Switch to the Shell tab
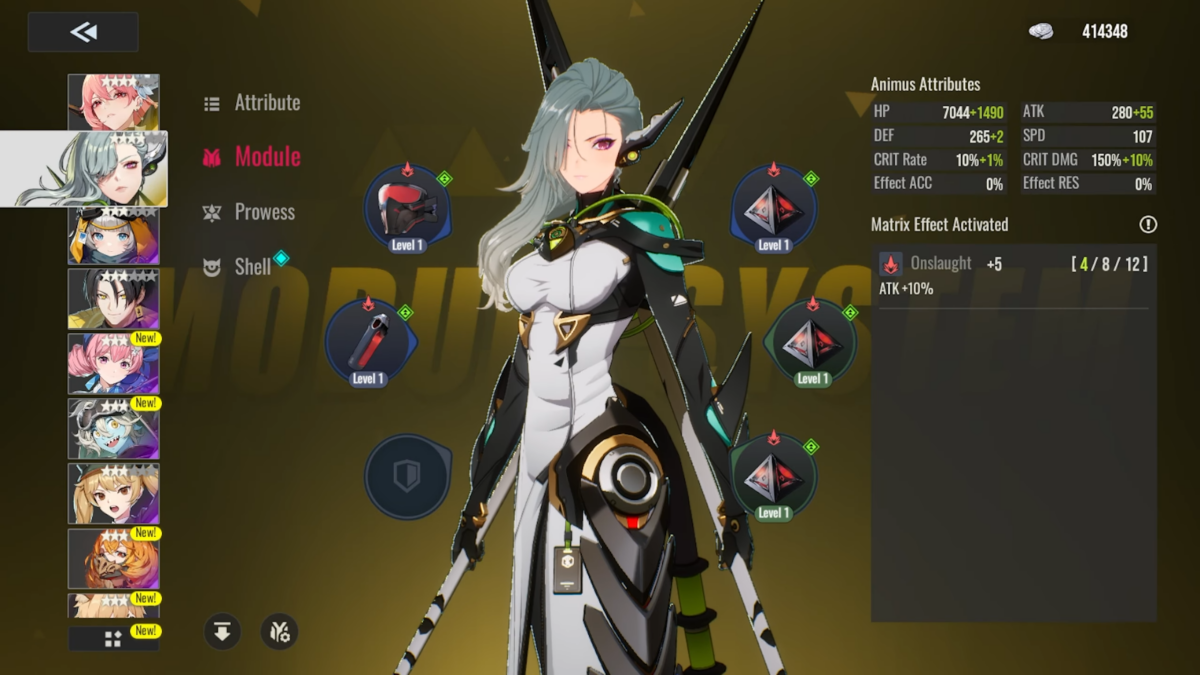Image resolution: width=1200 pixels, height=675 pixels. click(252, 266)
